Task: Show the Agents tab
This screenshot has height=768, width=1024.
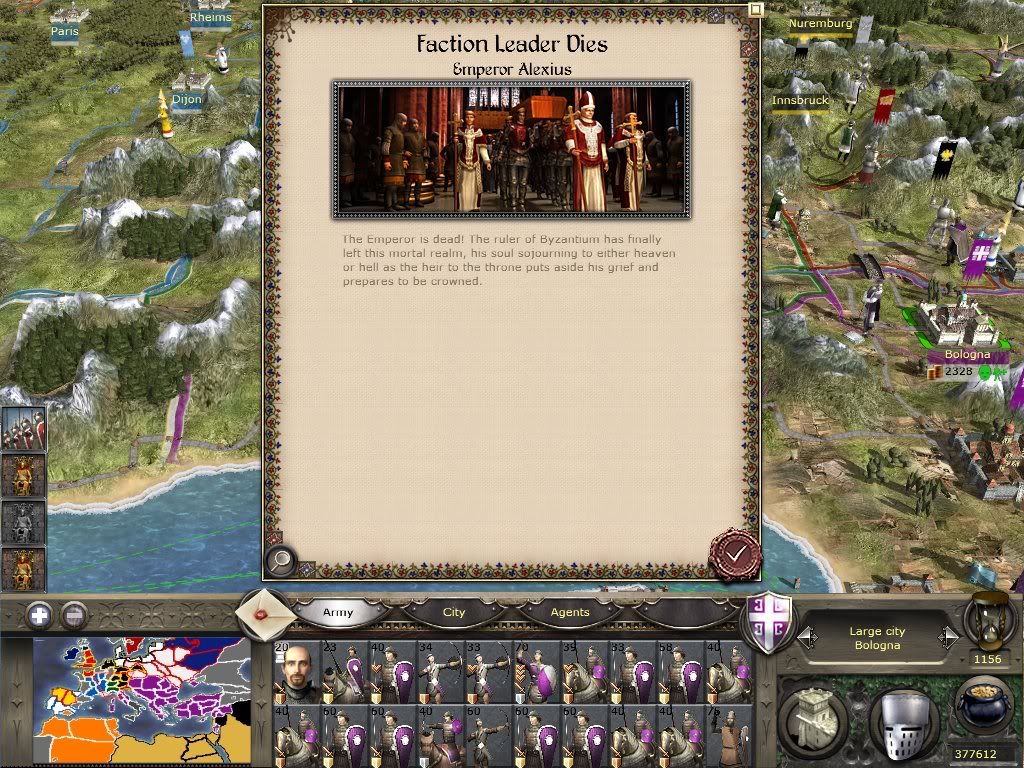Action: (x=570, y=612)
